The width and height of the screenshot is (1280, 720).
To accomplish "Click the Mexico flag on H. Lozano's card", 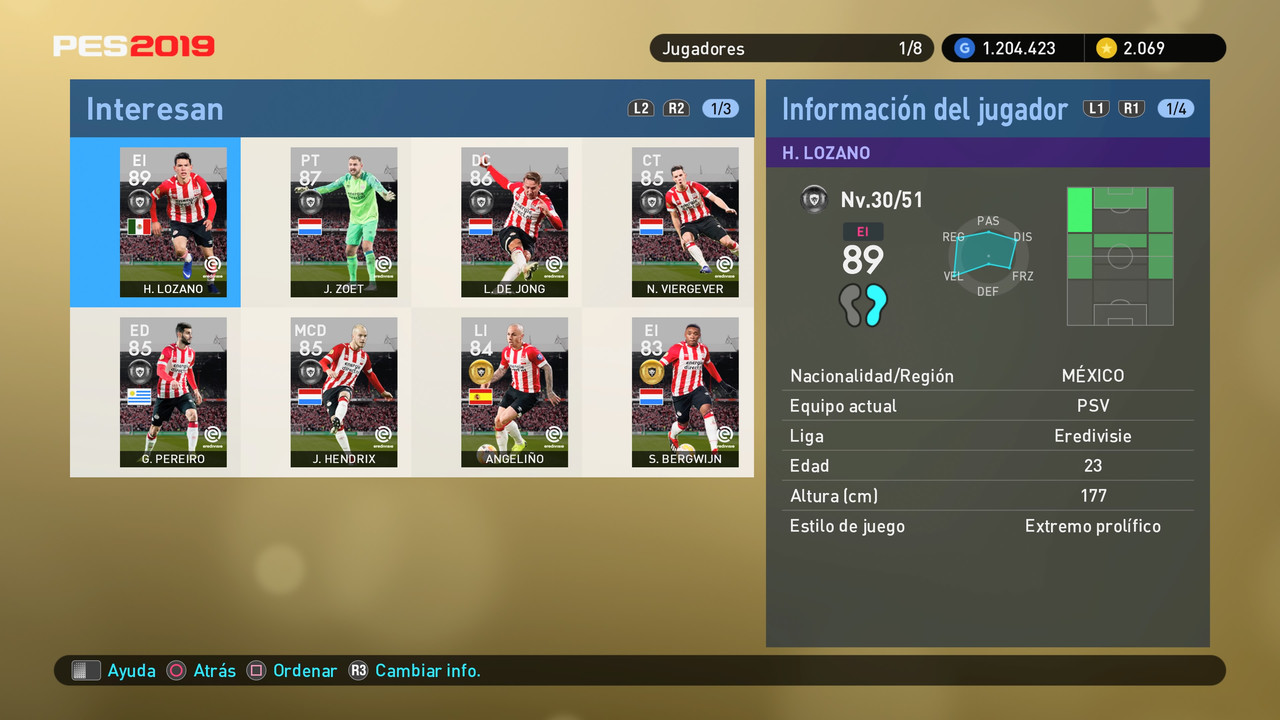I will 140,226.
